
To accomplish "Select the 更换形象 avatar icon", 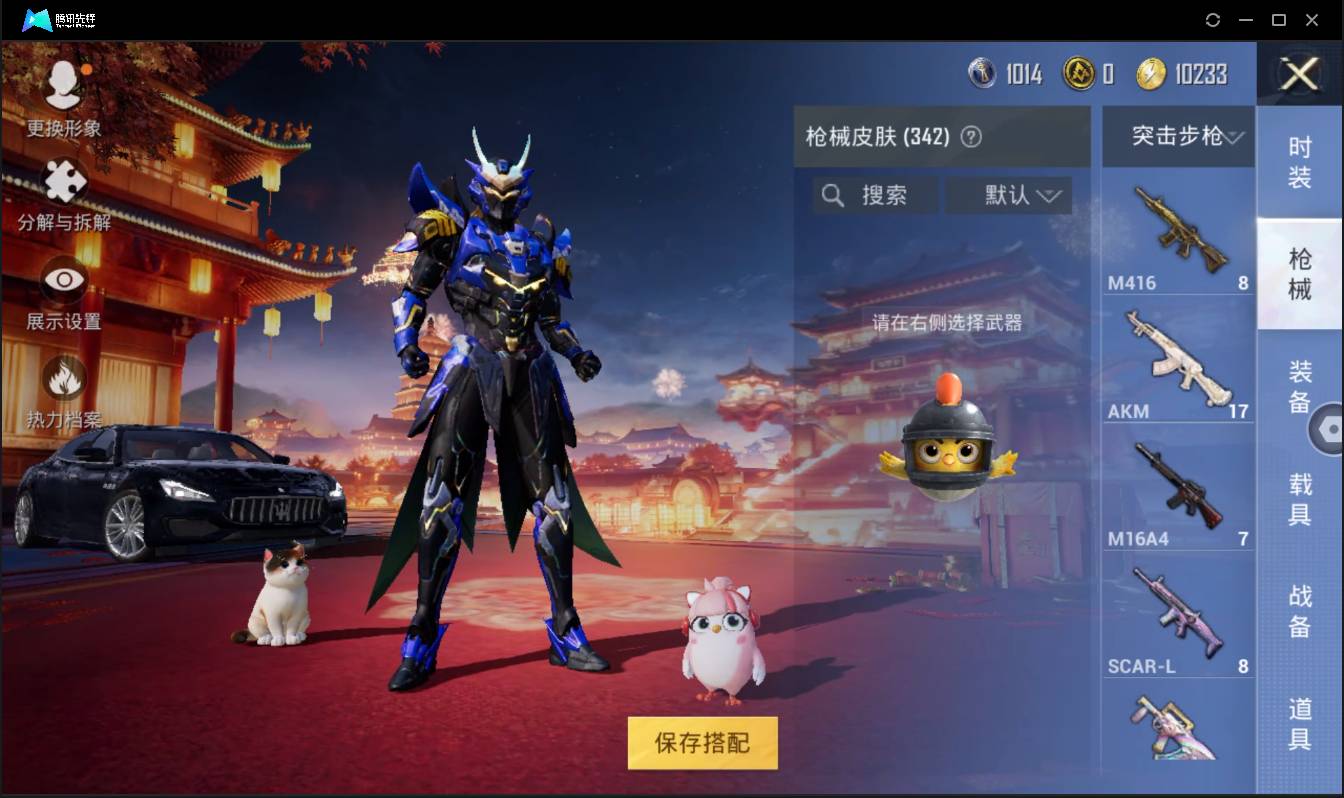I will coord(62,85).
